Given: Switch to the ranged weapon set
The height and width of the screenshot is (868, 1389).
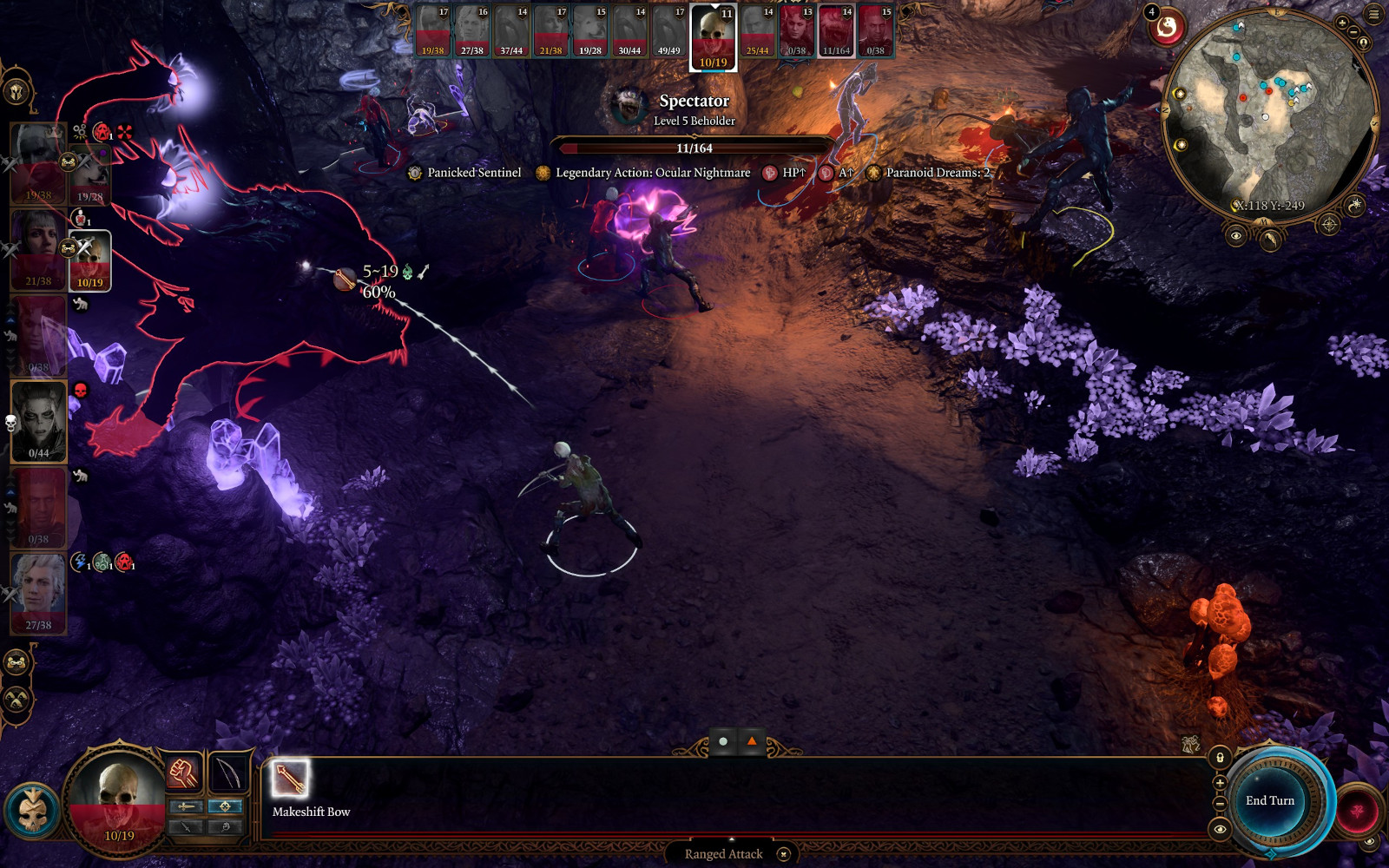Looking at the screenshot, I should (x=225, y=806).
